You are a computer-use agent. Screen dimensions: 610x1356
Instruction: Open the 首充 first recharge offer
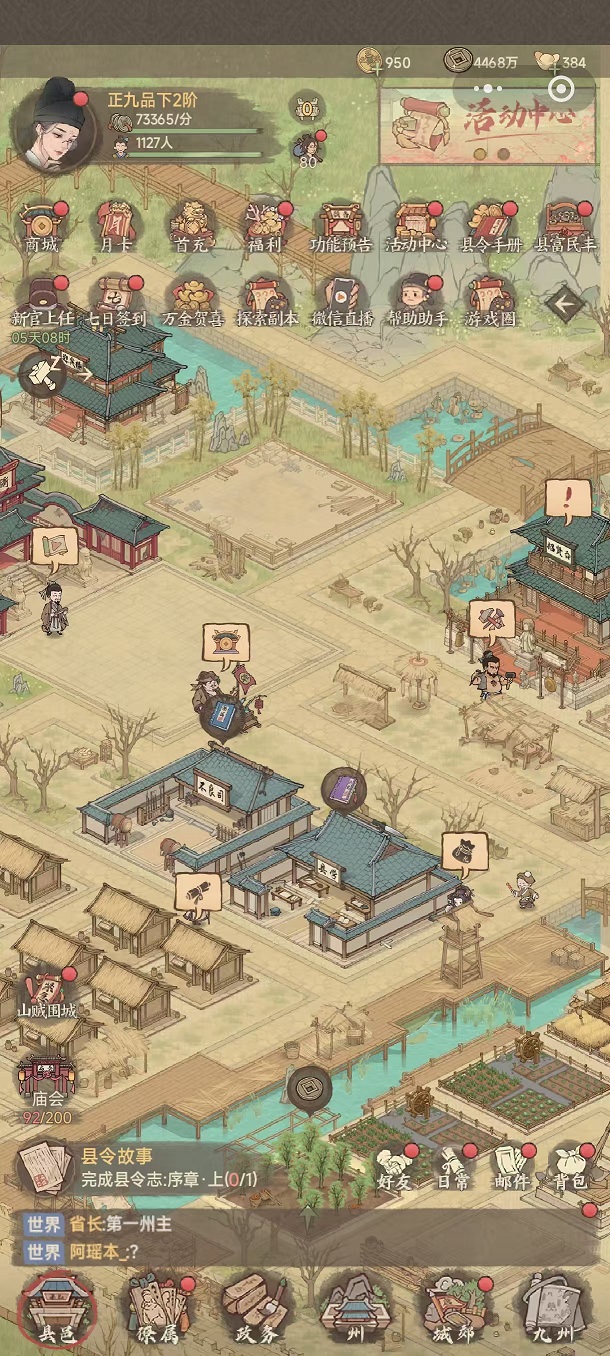tap(190, 225)
